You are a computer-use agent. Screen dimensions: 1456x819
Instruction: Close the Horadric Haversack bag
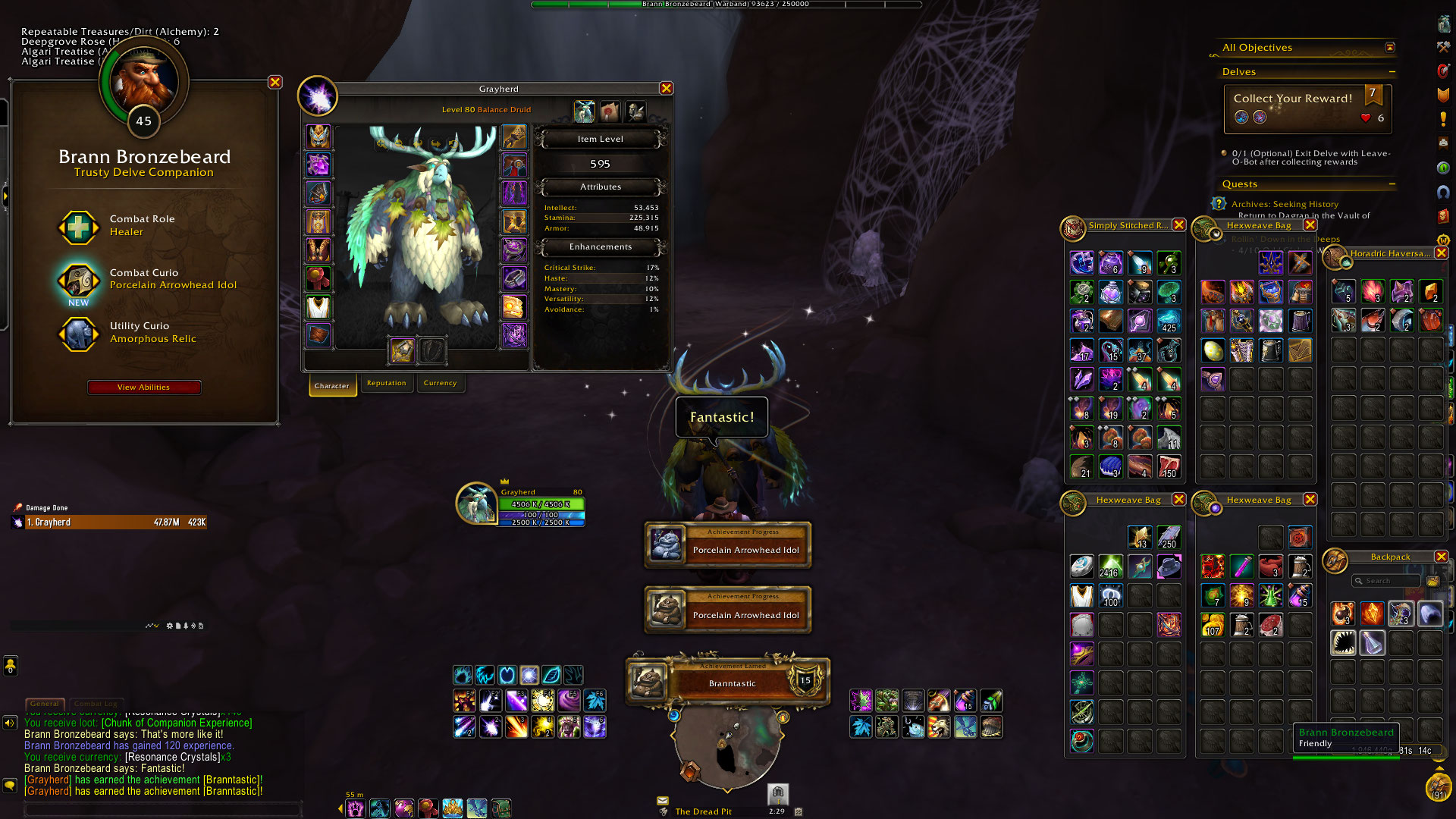pyautogui.click(x=1441, y=253)
